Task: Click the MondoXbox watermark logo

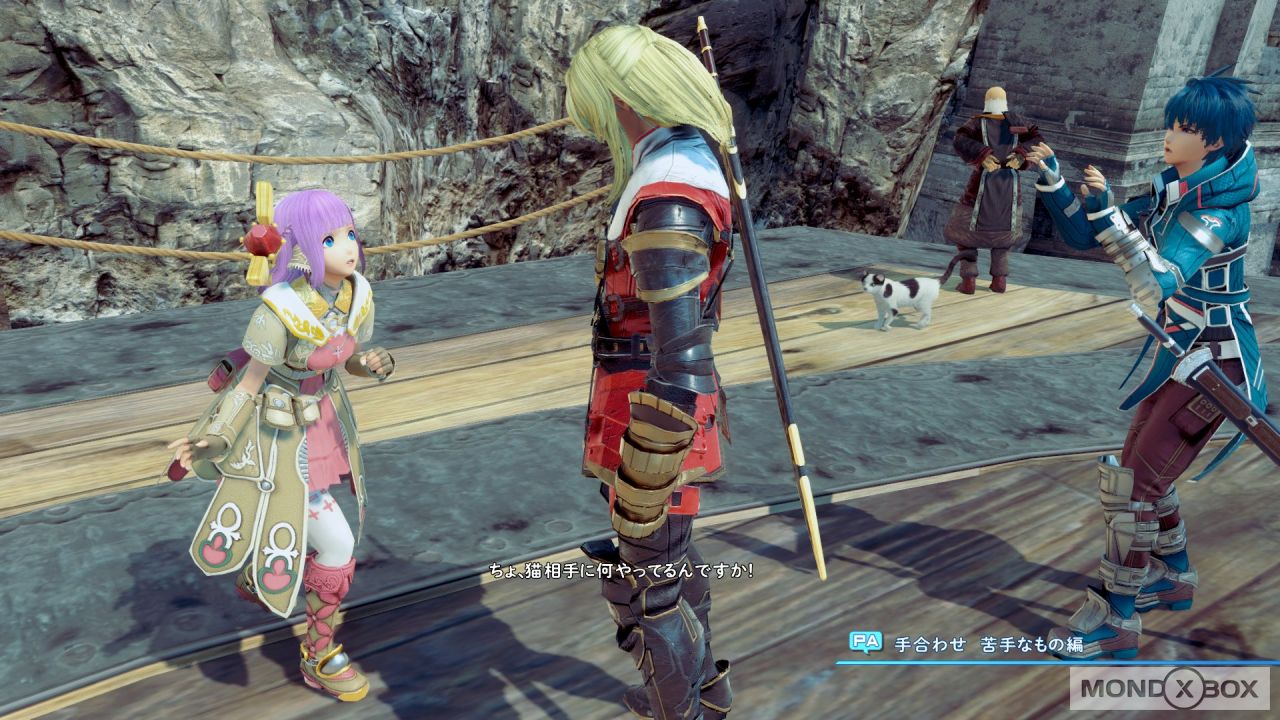Action: [x=1169, y=688]
